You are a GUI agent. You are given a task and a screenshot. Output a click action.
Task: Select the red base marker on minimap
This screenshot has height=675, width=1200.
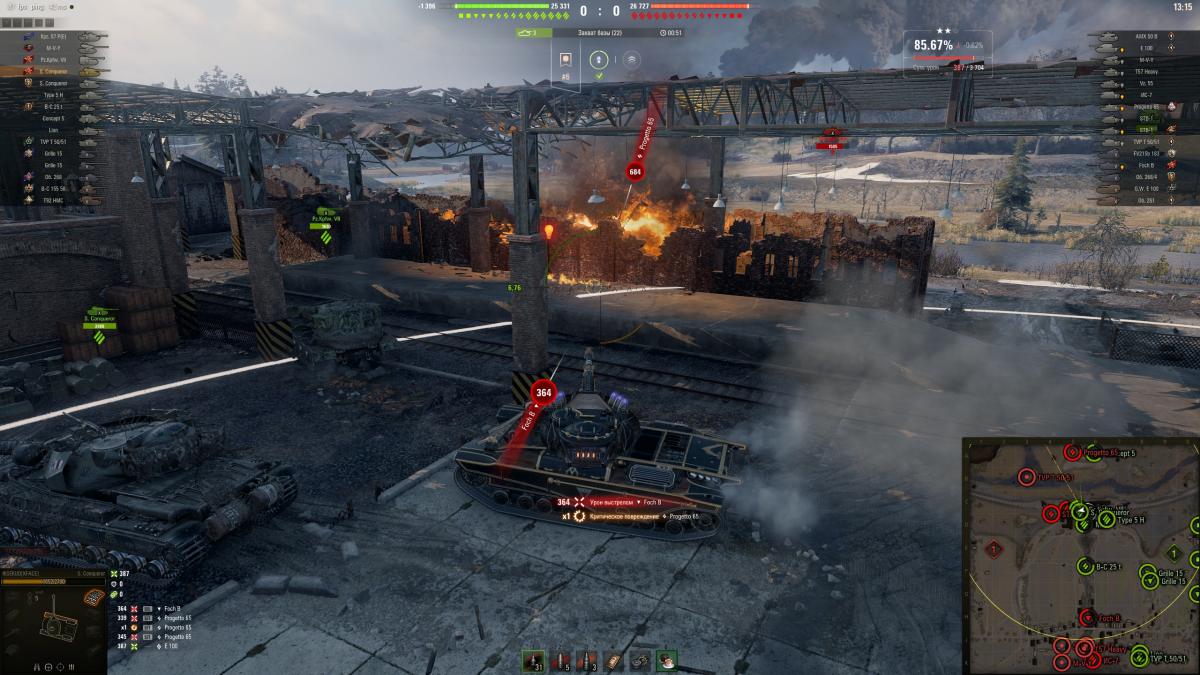[x=993, y=549]
